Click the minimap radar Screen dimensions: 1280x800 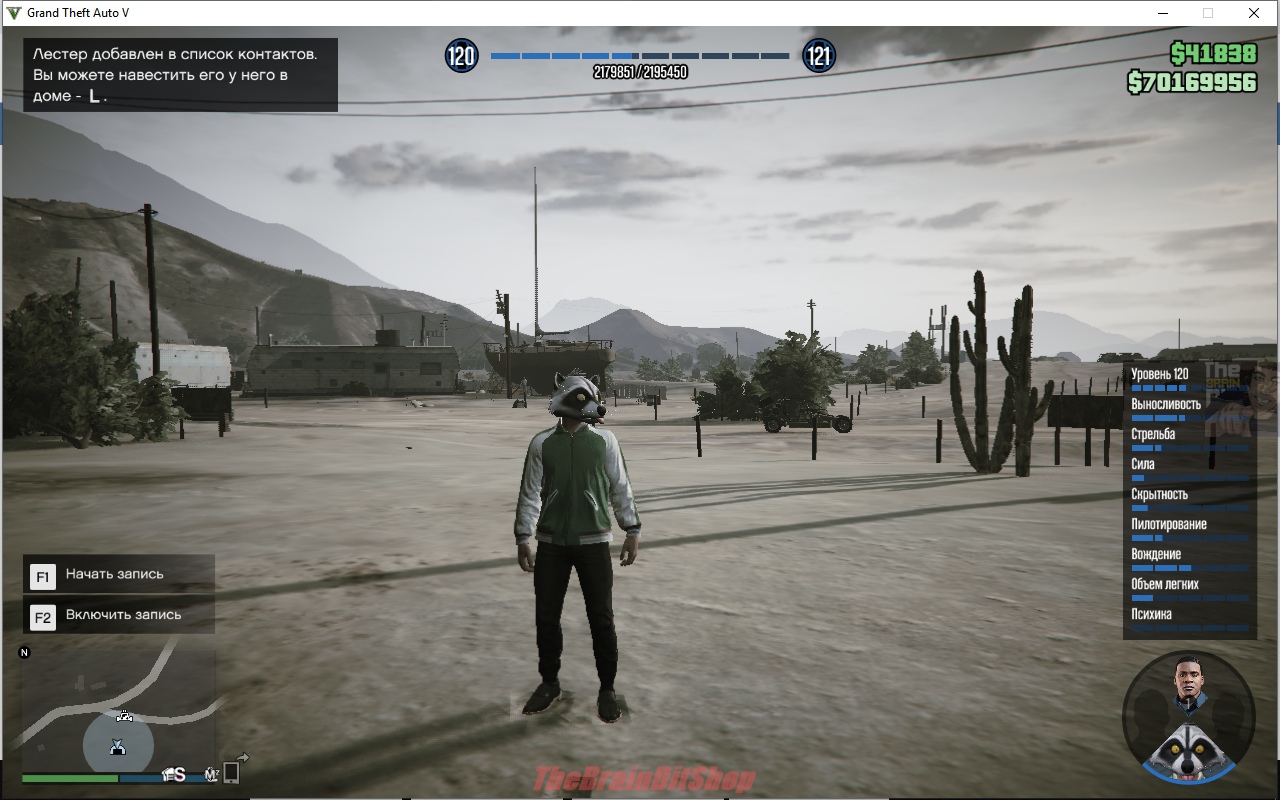[x=118, y=710]
